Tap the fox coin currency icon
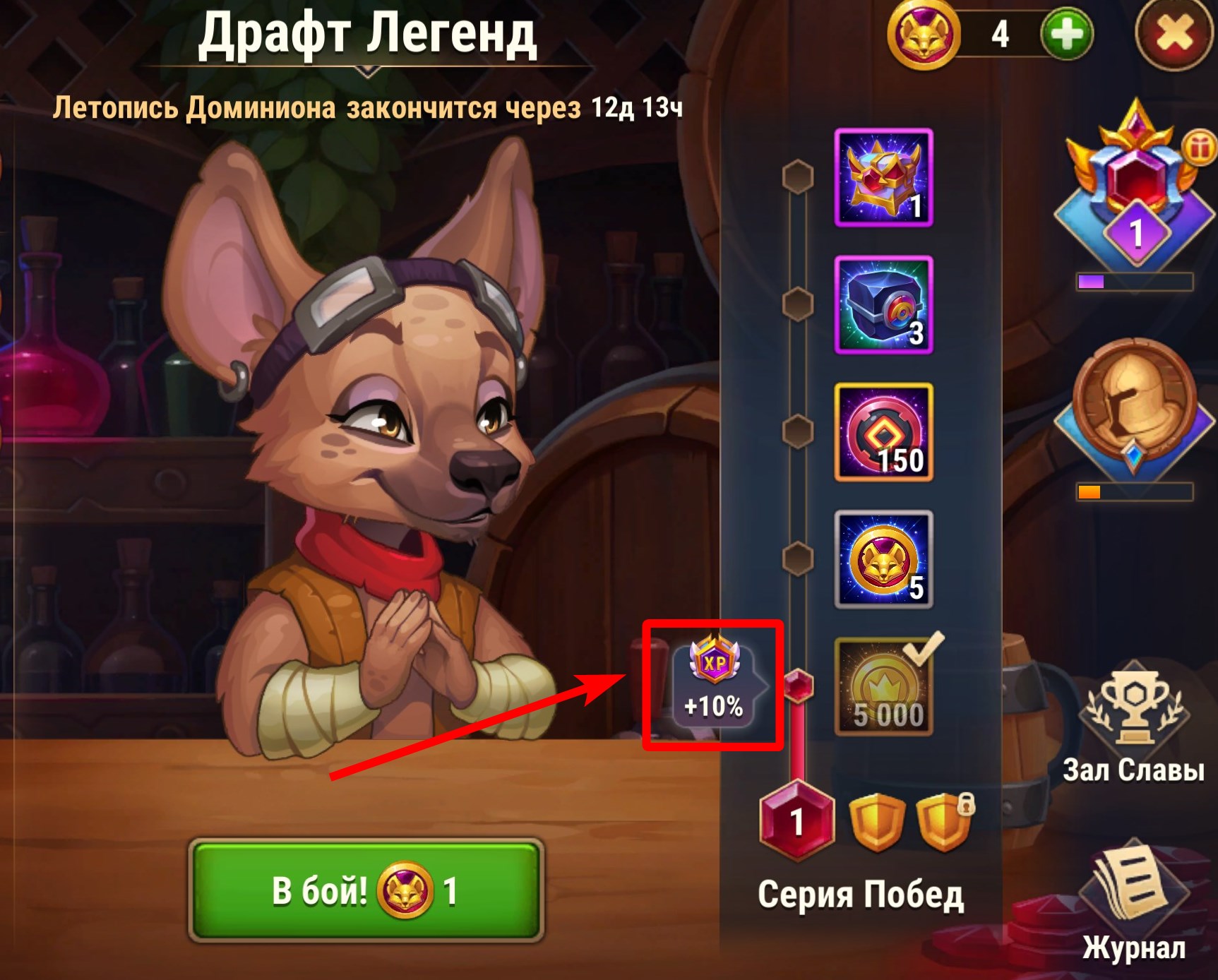This screenshot has width=1218, height=980. coord(923,34)
